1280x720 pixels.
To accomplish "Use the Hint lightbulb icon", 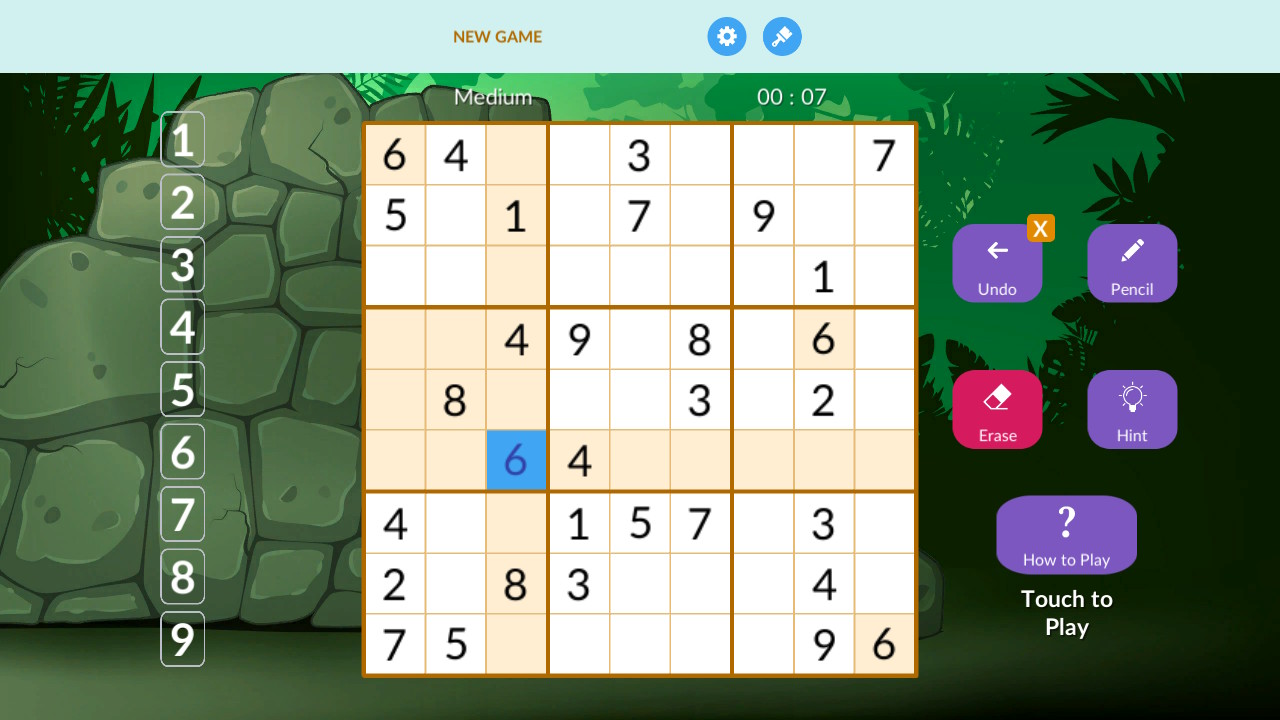I will 1132,408.
